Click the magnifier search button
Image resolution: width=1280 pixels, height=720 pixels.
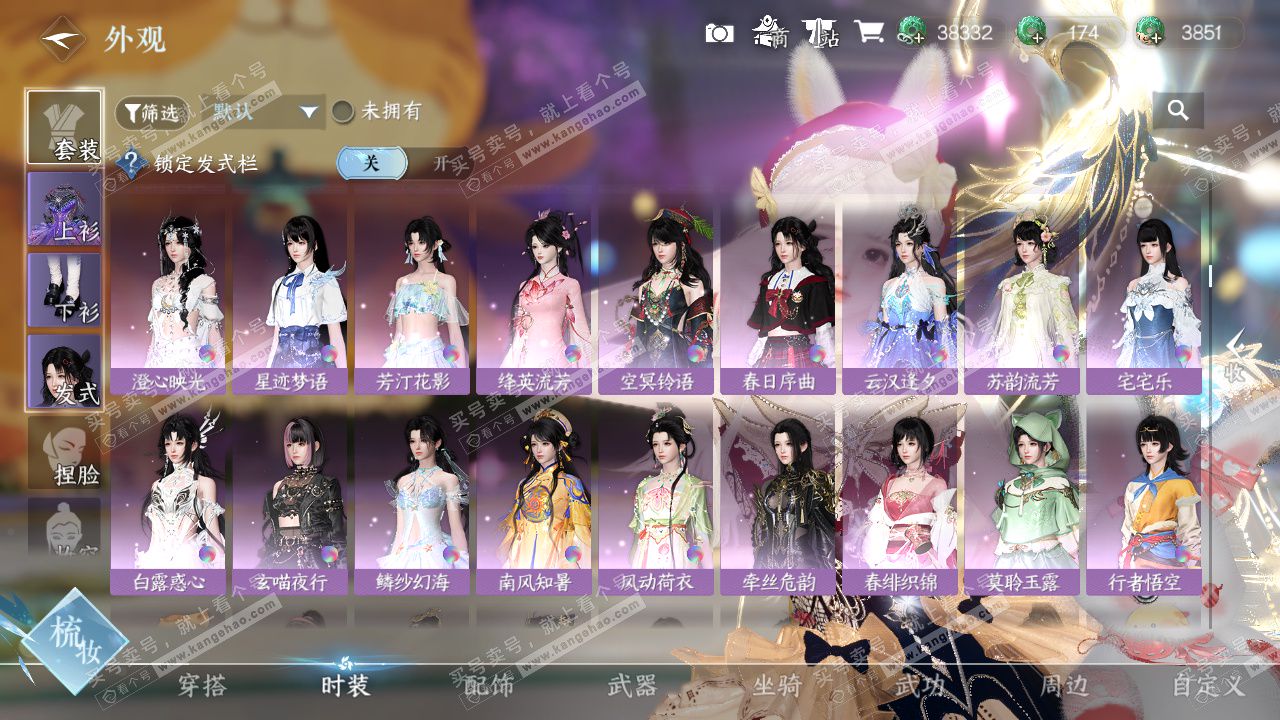(x=1177, y=111)
